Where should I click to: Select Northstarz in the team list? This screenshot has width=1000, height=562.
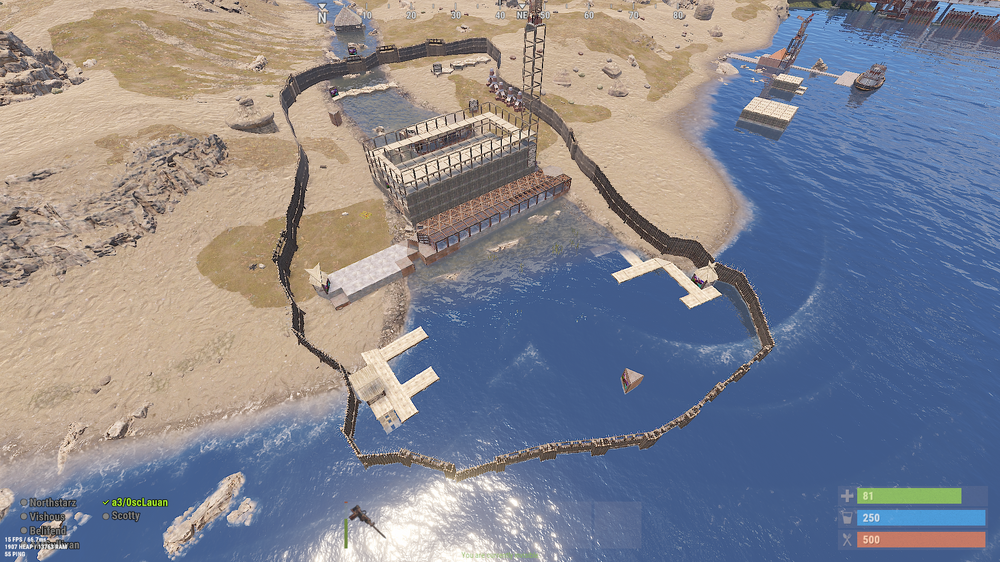click(x=52, y=502)
